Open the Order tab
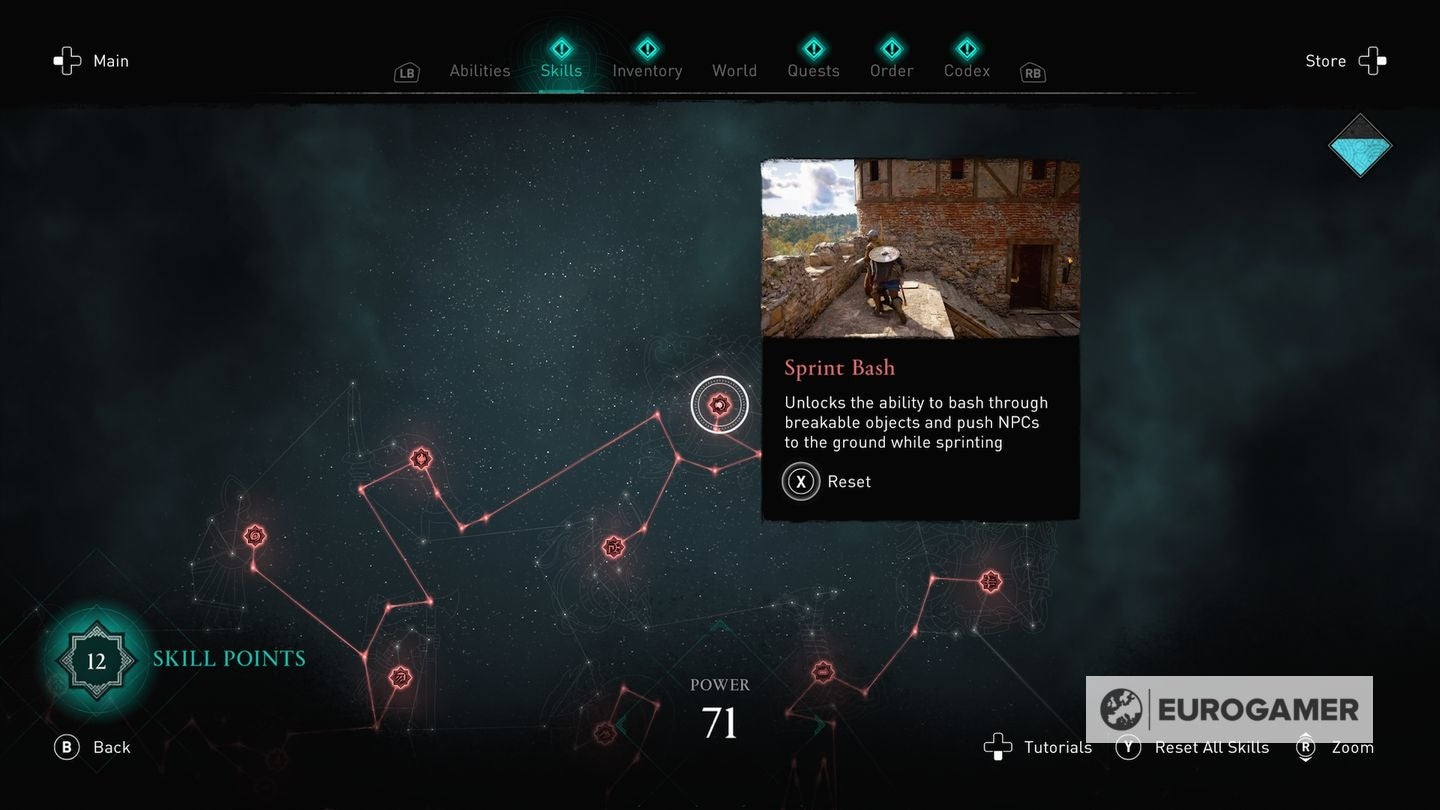 coord(891,70)
